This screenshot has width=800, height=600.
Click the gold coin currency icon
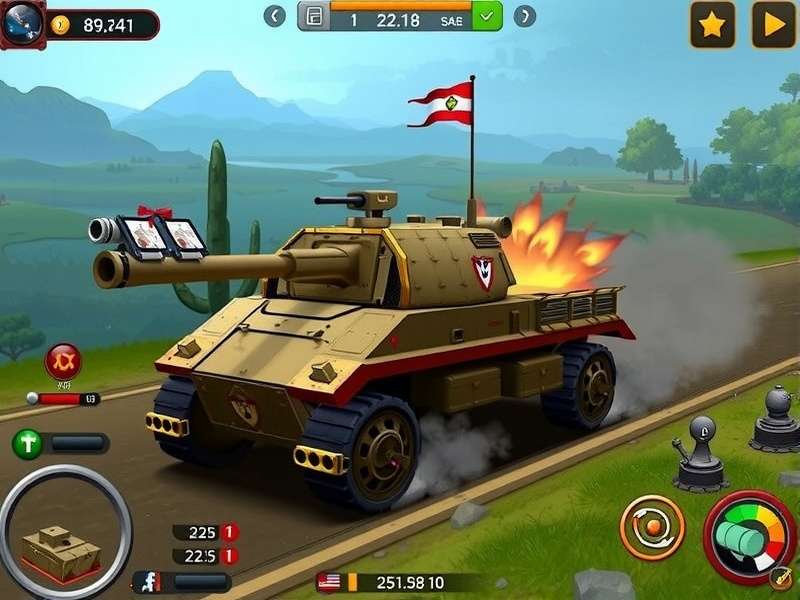(x=60, y=25)
